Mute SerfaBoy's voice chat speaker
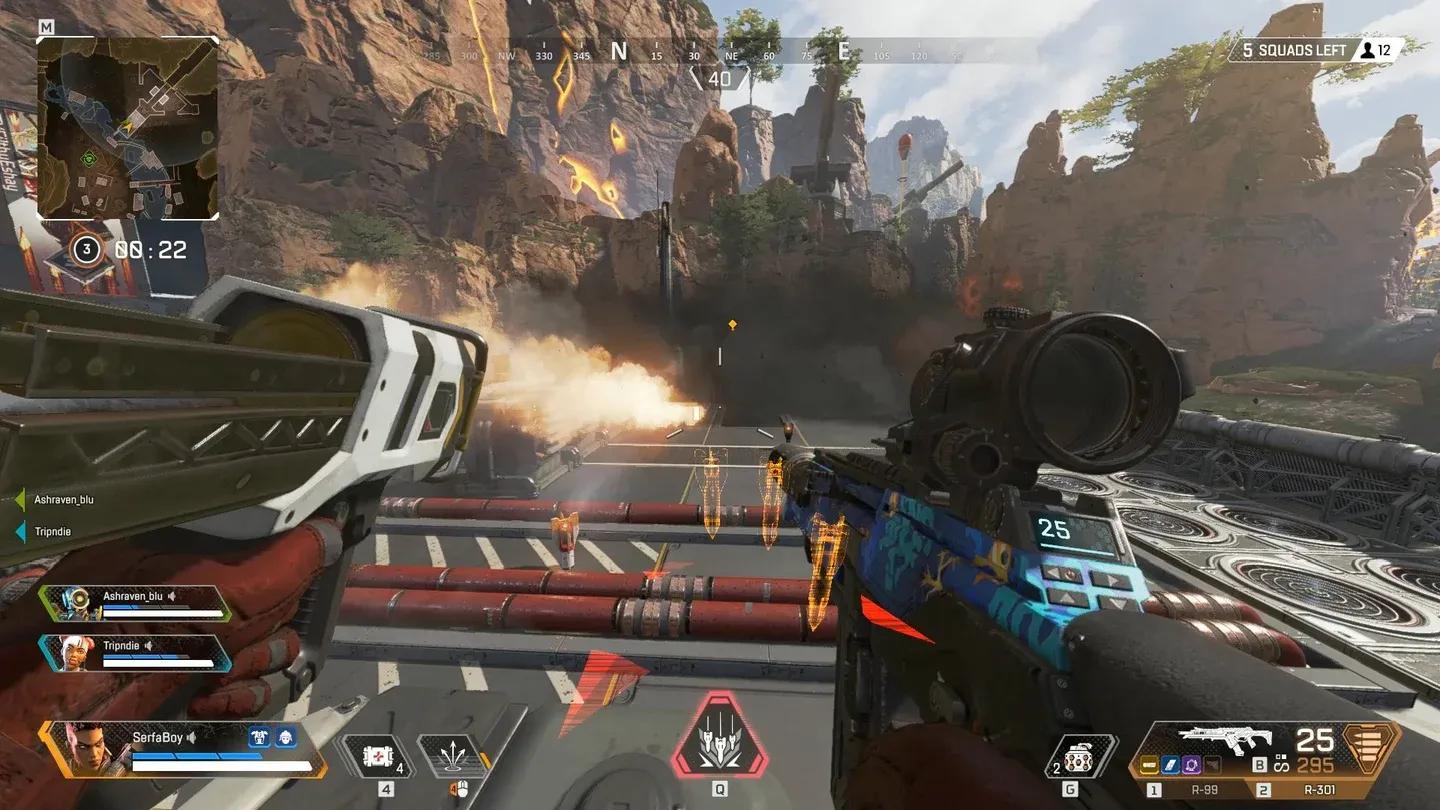This screenshot has height=810, width=1440. coord(191,737)
